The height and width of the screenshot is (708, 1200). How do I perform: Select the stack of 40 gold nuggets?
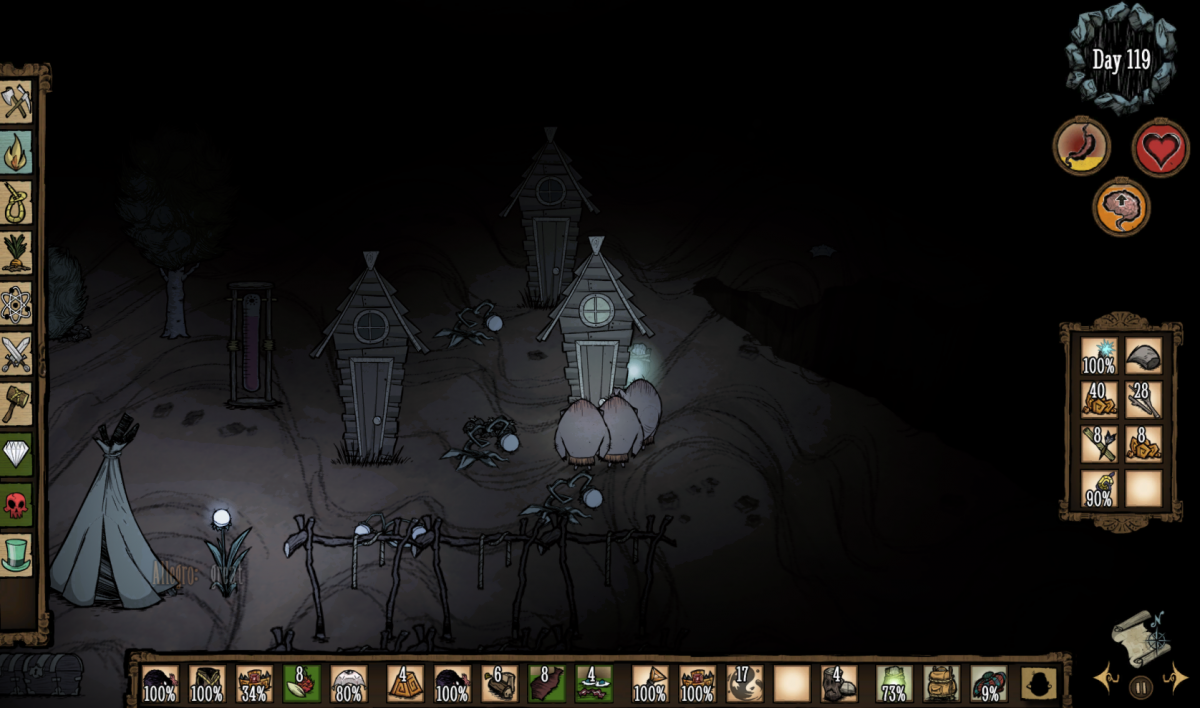pyautogui.click(x=1099, y=400)
